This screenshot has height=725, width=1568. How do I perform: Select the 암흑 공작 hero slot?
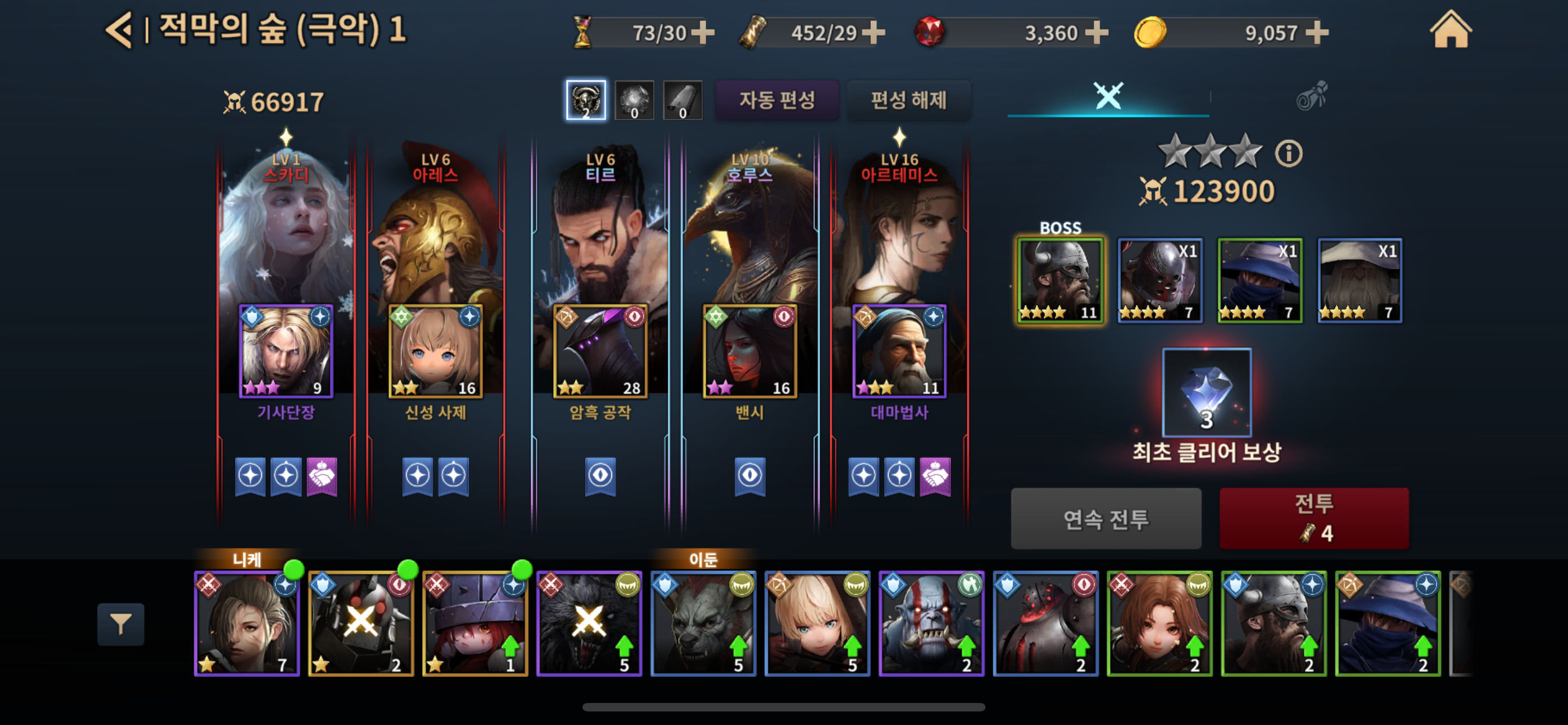(x=599, y=352)
